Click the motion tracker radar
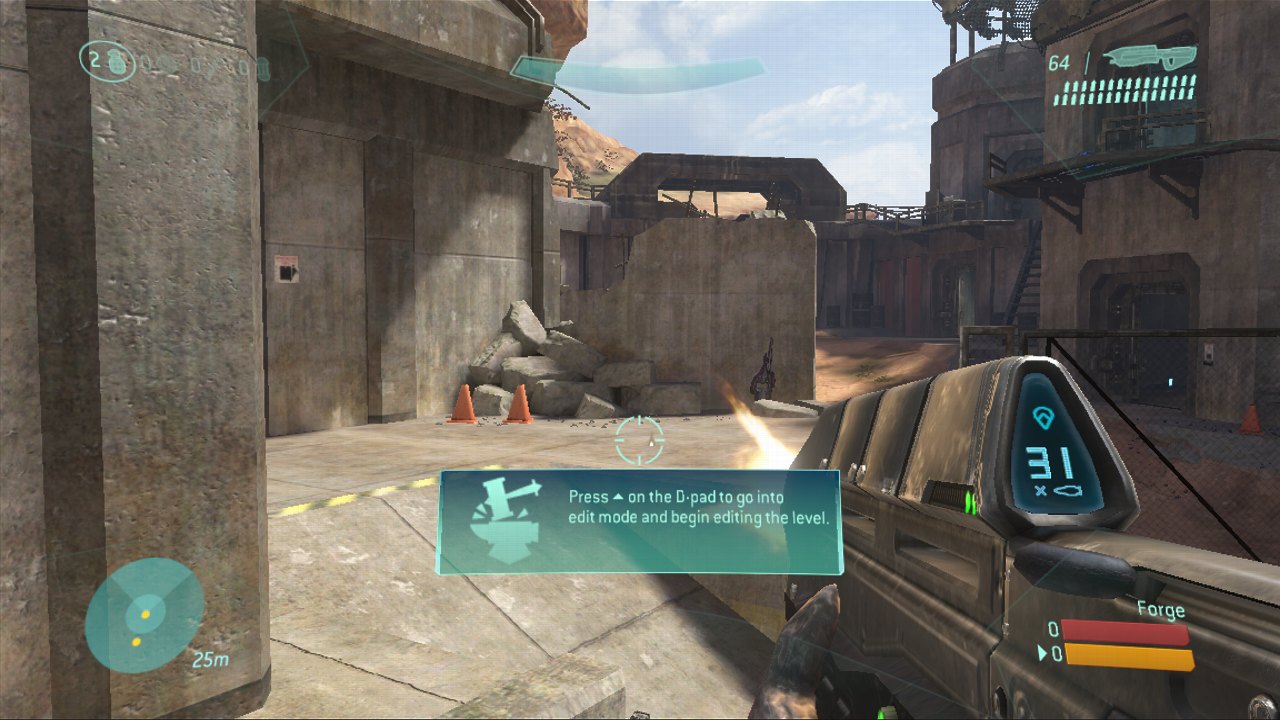The height and width of the screenshot is (720, 1280). pyautogui.click(x=144, y=615)
